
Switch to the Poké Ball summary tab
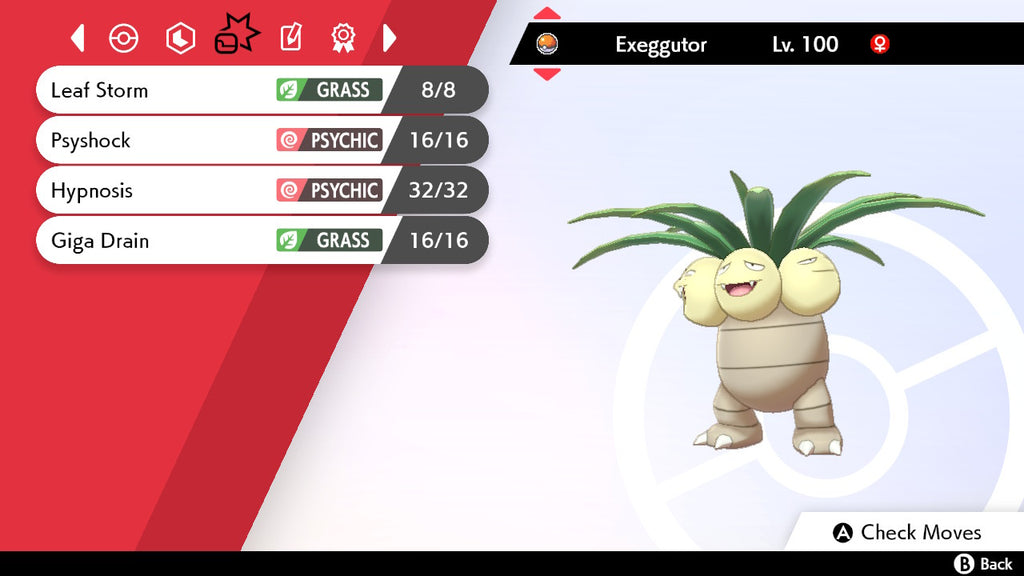123,38
